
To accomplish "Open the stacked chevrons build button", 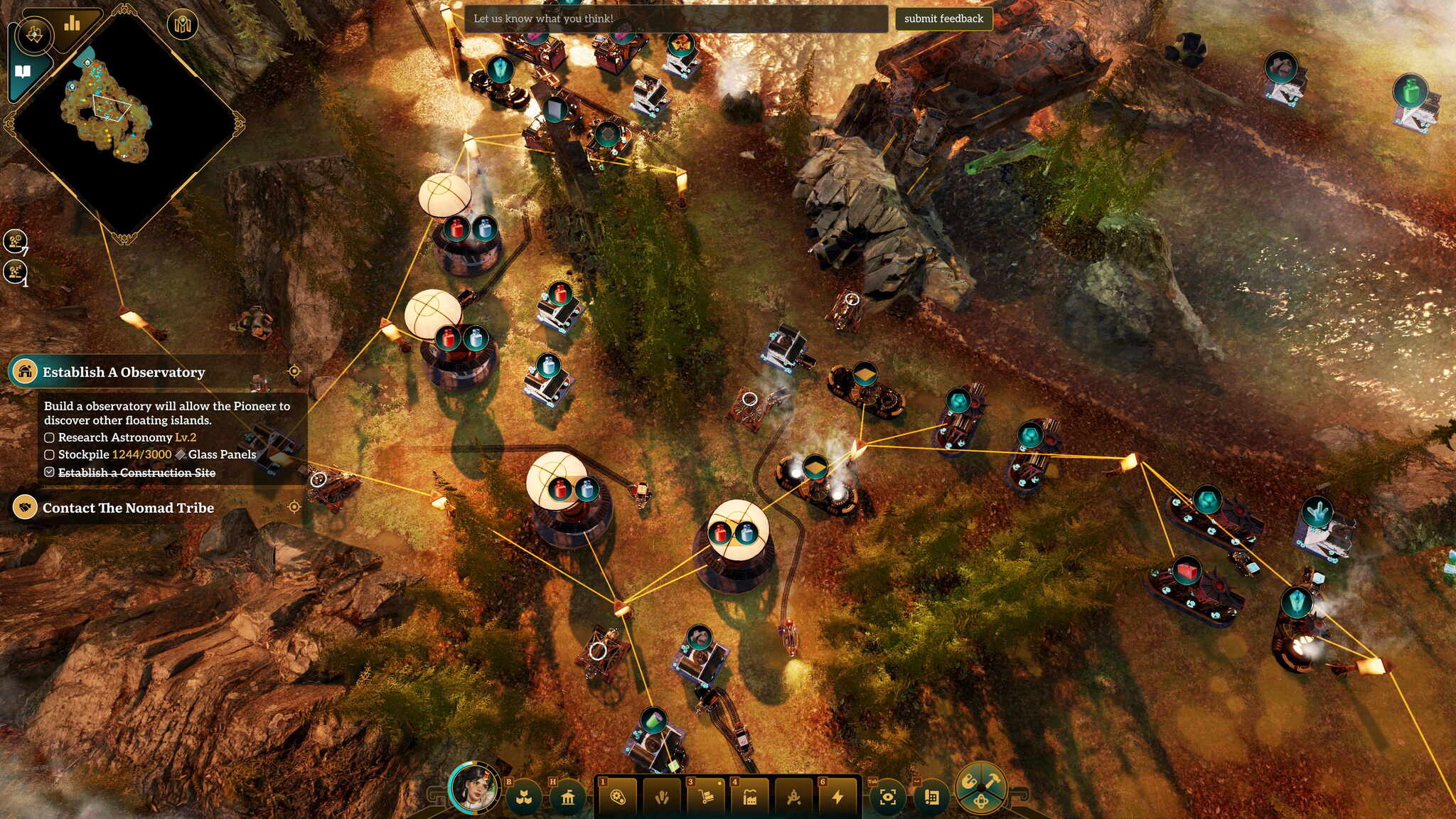I will [x=524, y=798].
